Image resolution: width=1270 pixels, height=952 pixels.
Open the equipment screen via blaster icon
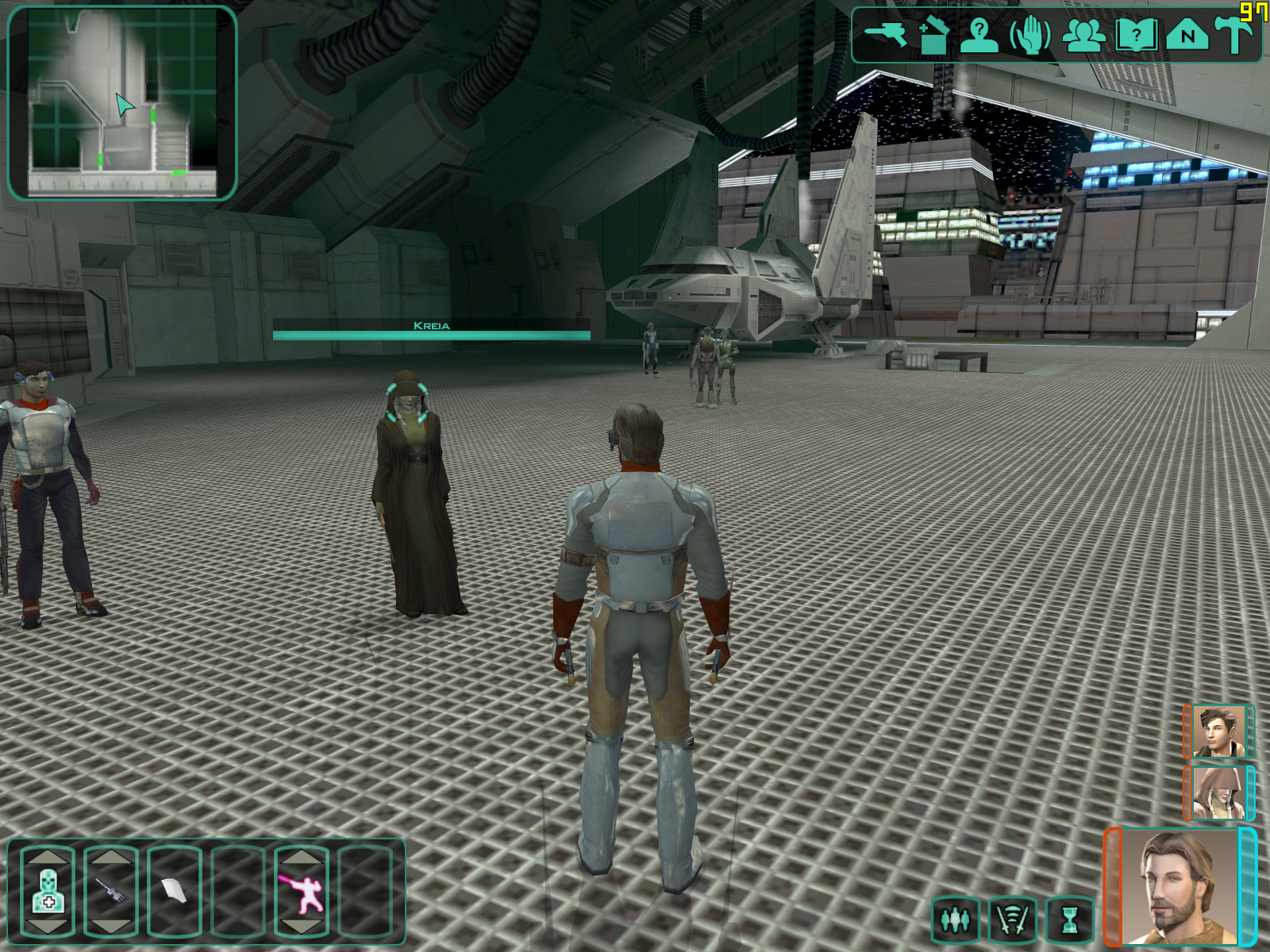click(x=885, y=34)
